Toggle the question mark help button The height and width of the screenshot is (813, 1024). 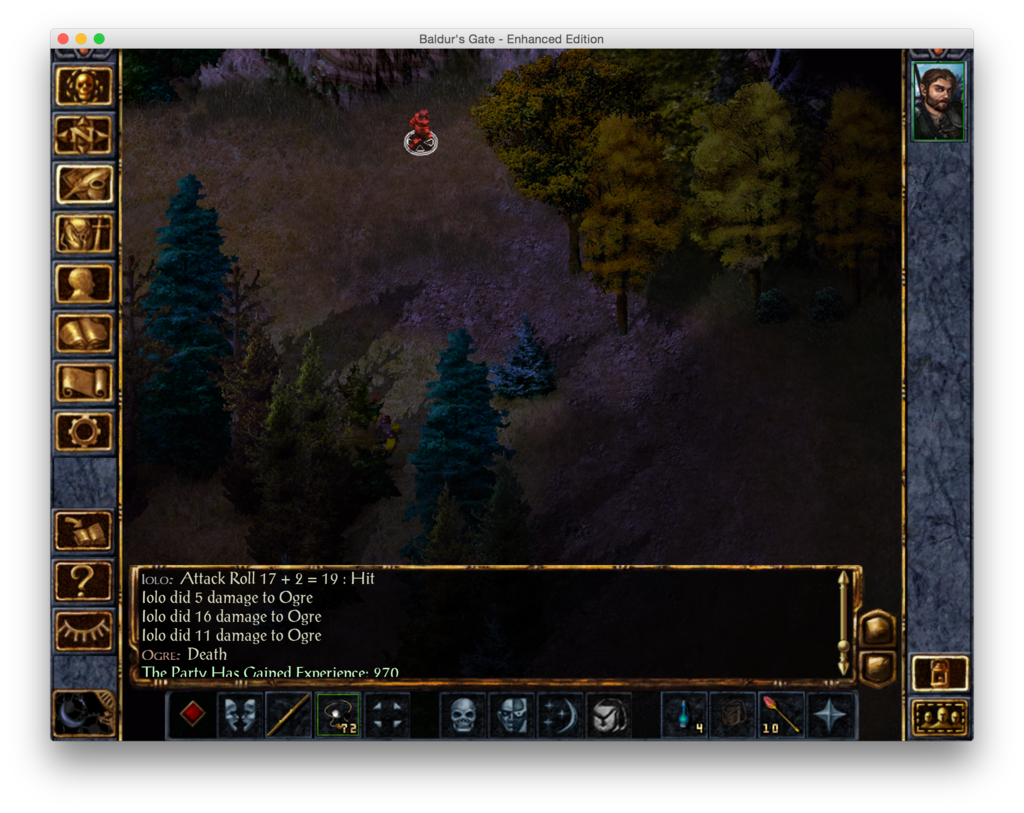point(83,581)
